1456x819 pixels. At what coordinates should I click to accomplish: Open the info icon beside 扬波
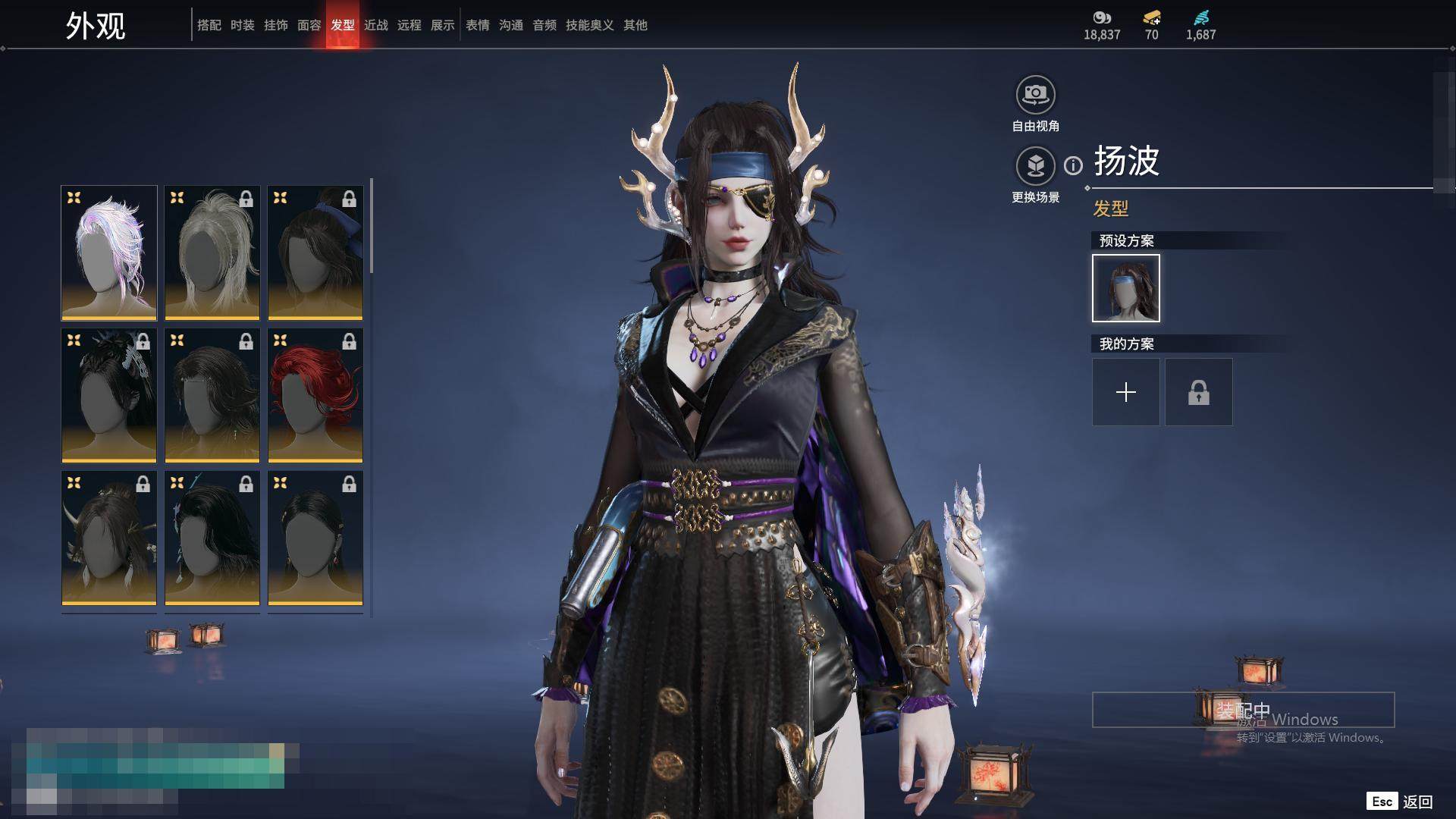click(1073, 165)
